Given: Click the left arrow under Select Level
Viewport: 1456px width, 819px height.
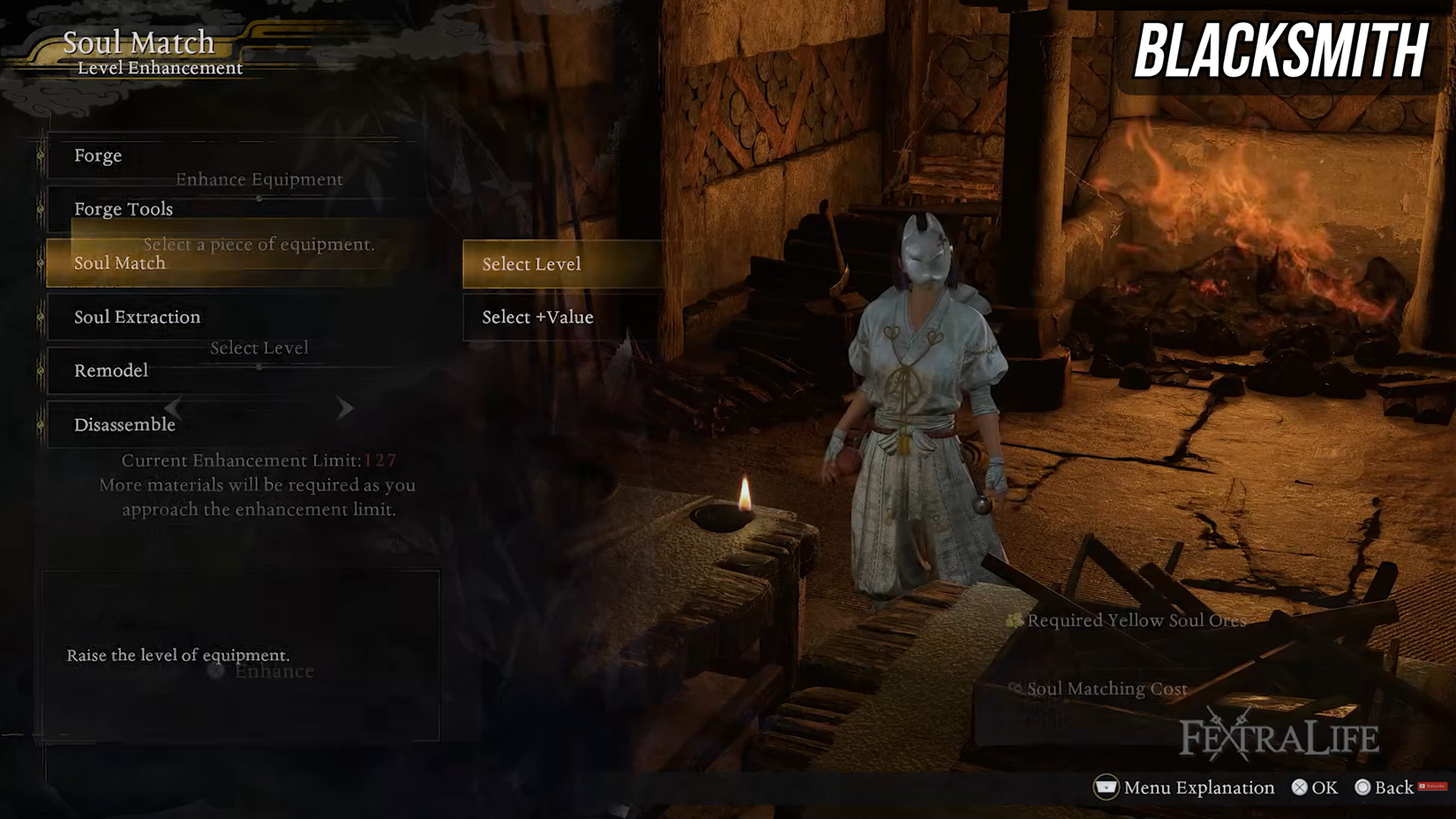Looking at the screenshot, I should tap(173, 408).
